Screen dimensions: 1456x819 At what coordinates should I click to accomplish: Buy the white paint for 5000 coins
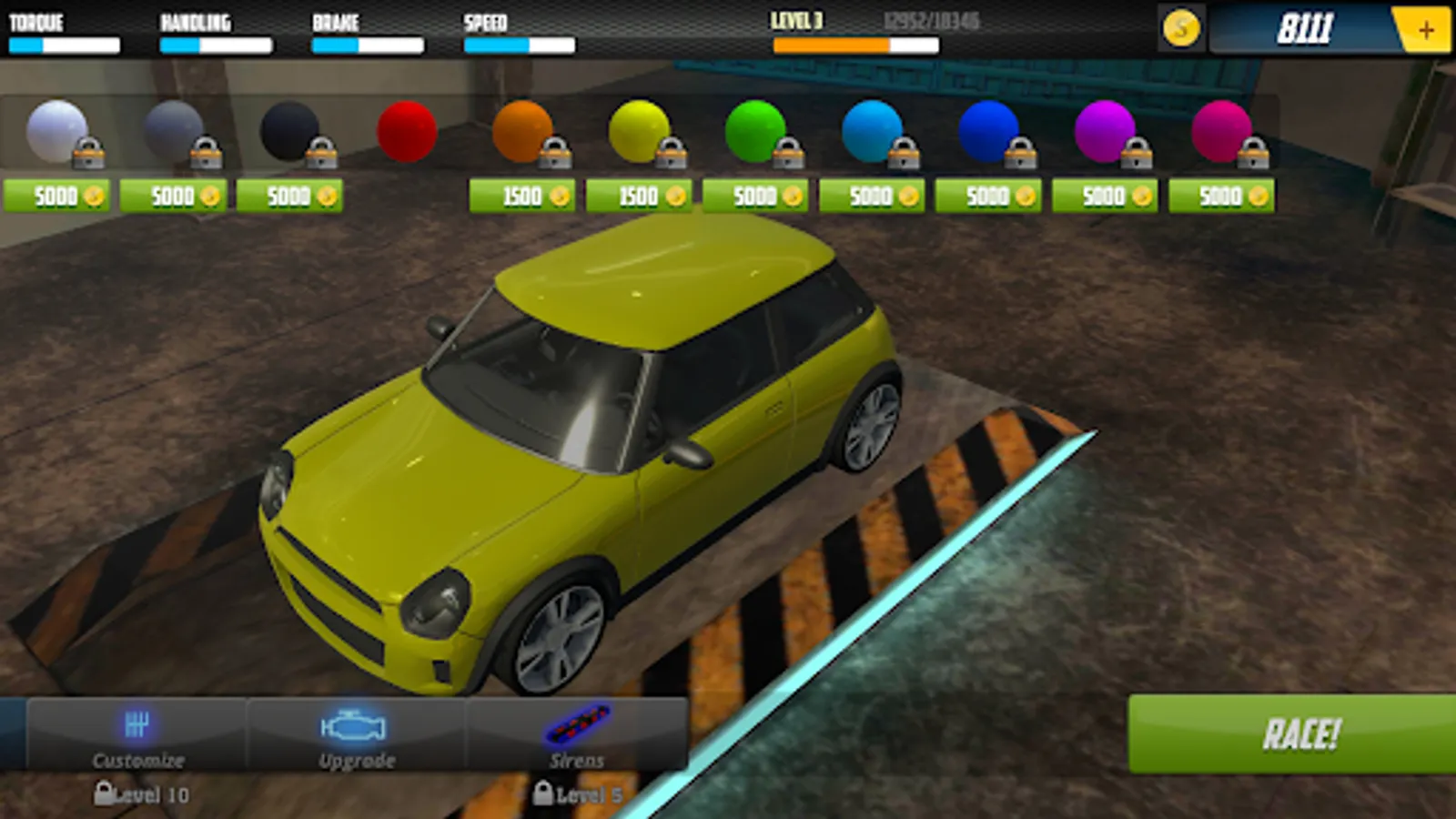(56, 196)
